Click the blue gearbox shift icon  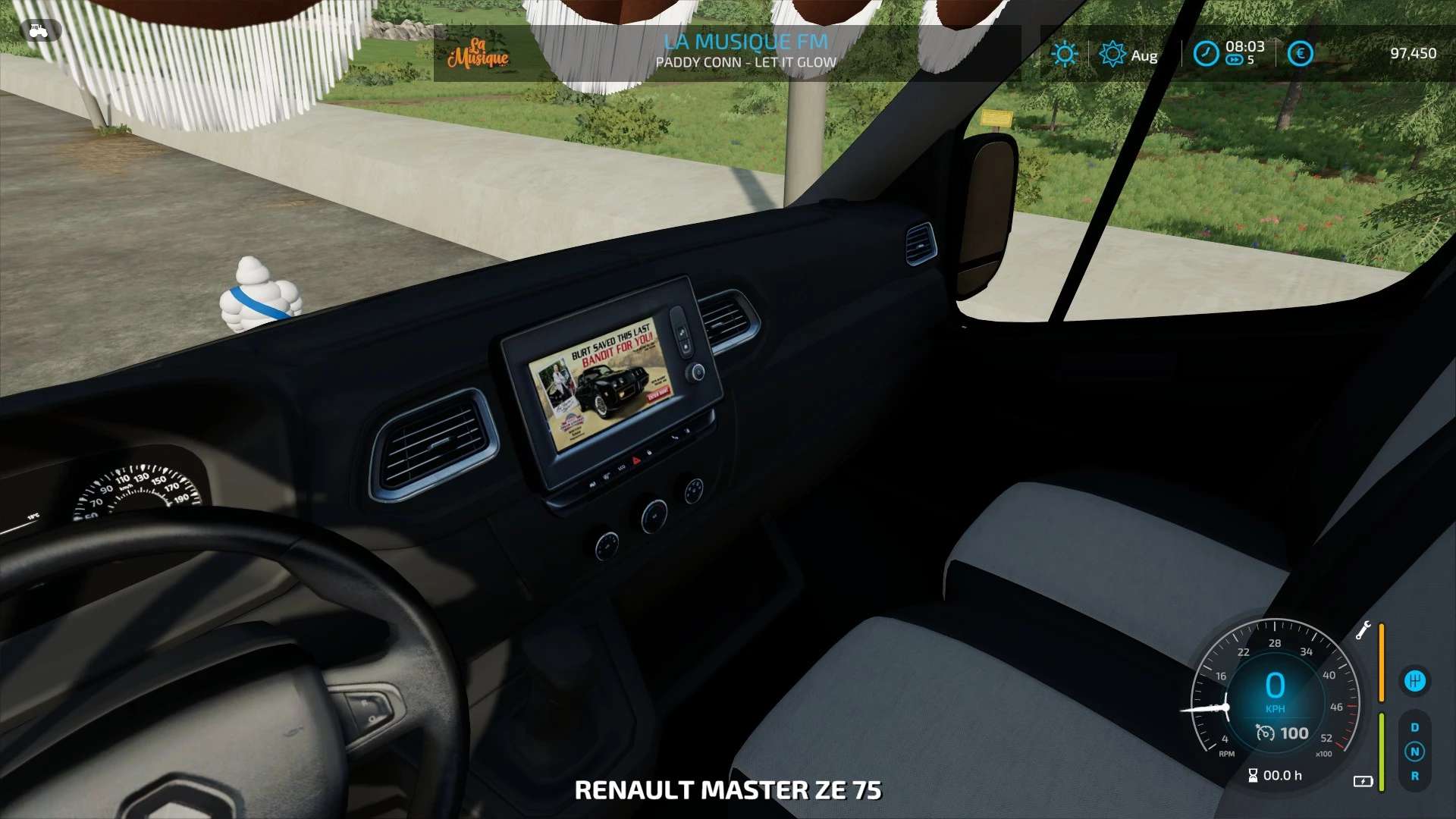(x=1414, y=681)
